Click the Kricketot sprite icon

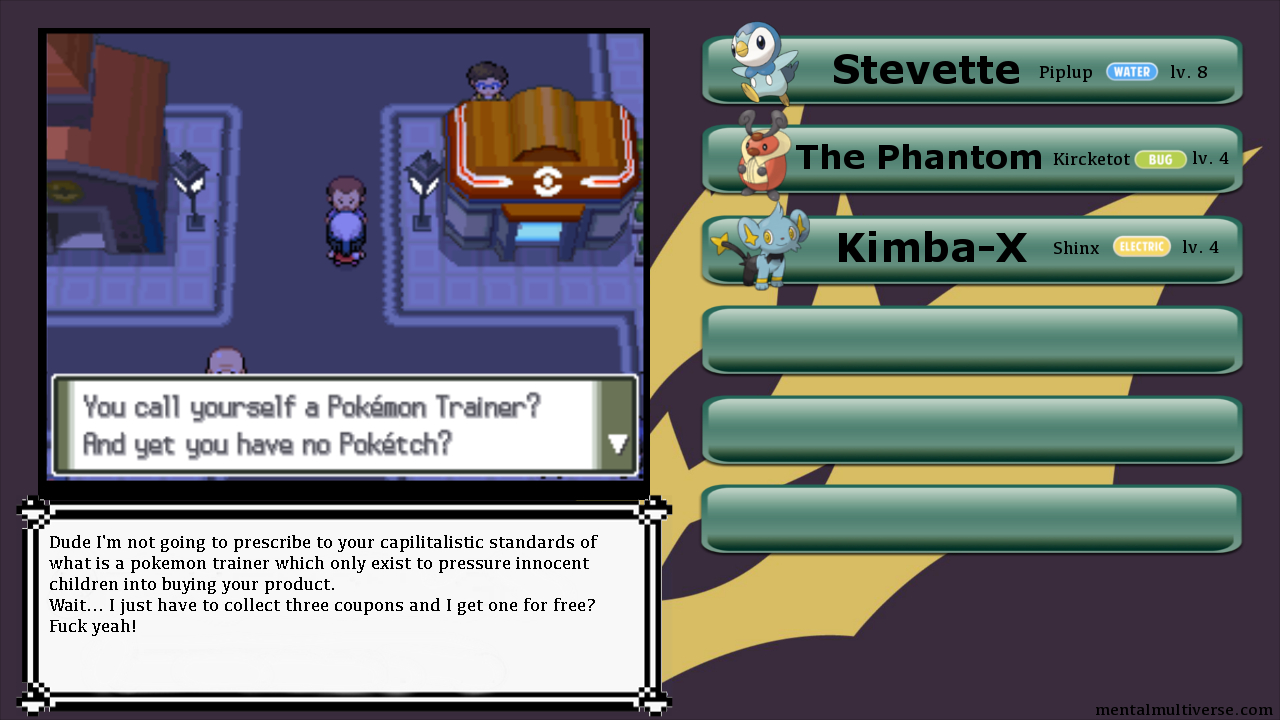pyautogui.click(x=764, y=154)
